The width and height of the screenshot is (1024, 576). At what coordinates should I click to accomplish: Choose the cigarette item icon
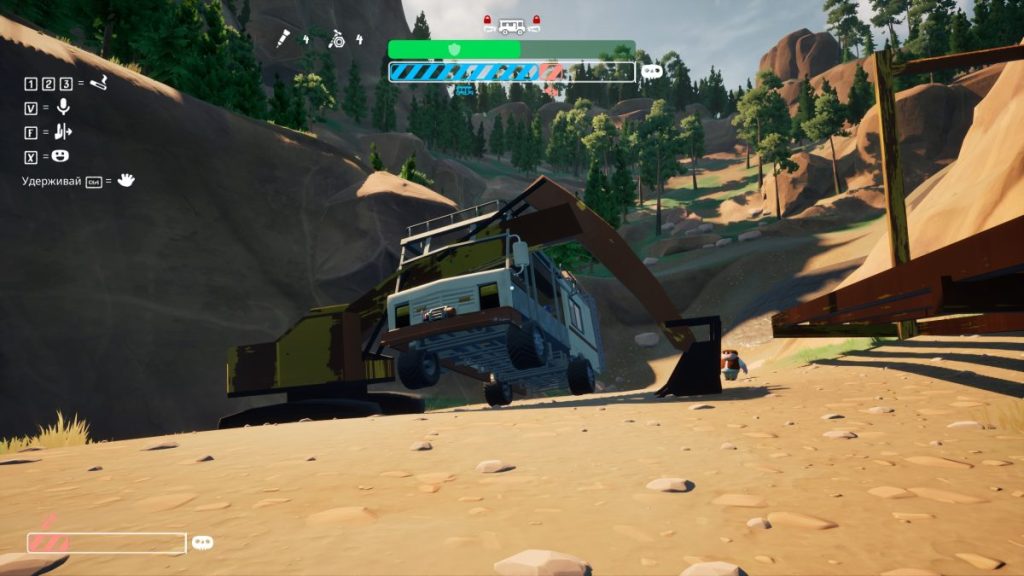pos(98,83)
